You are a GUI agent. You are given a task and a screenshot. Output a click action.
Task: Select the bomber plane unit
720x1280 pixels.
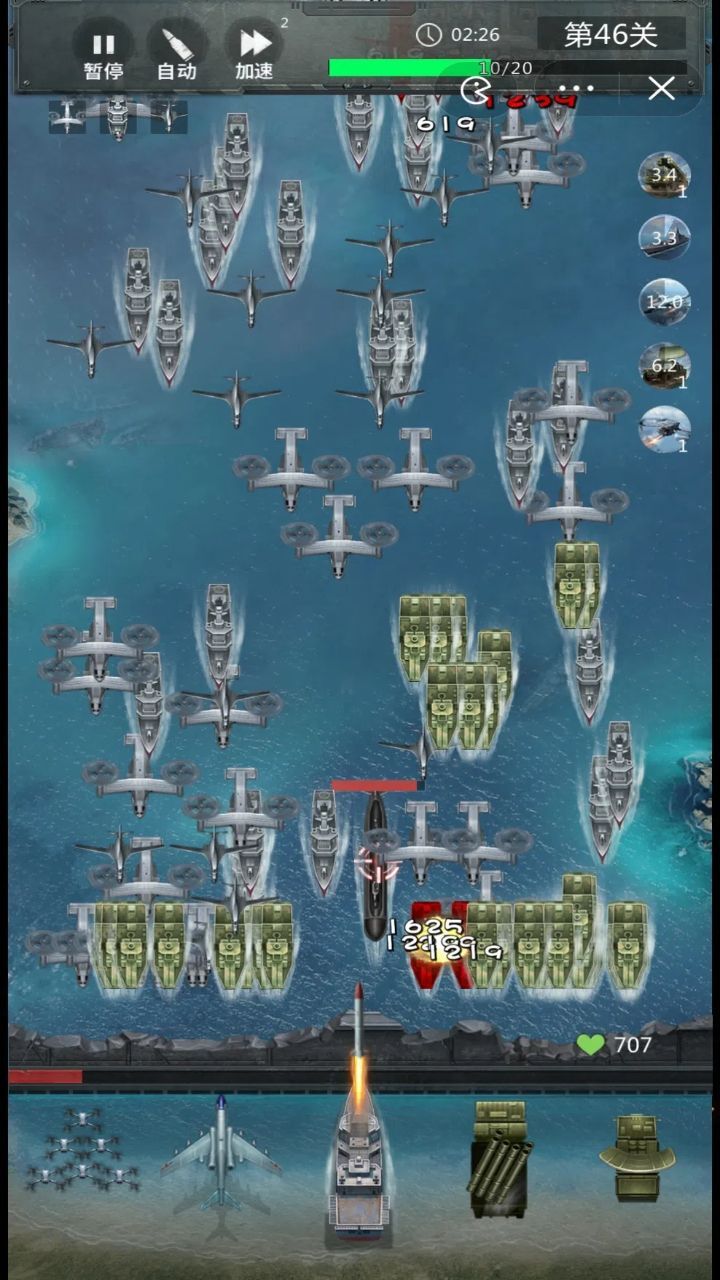pos(221,1162)
